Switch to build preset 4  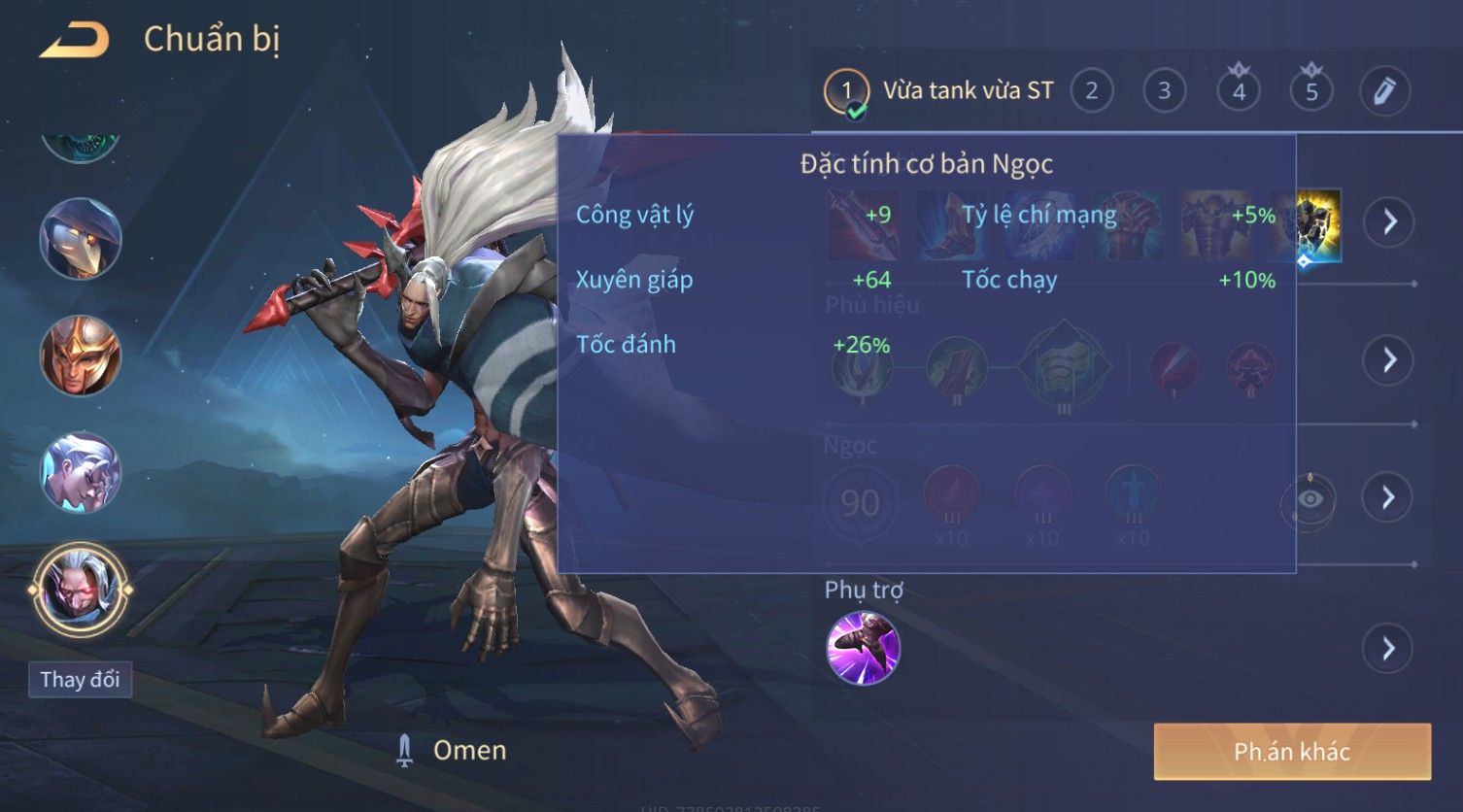1239,91
